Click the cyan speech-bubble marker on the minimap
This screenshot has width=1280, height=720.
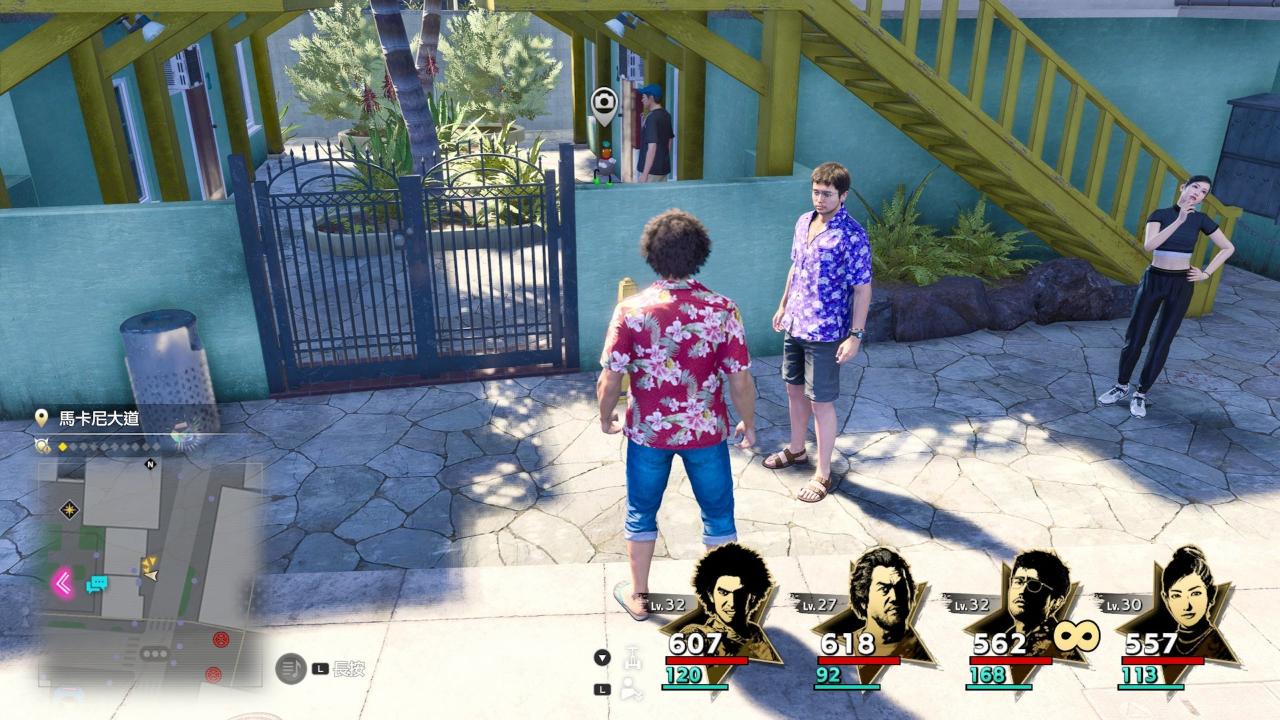click(x=97, y=584)
